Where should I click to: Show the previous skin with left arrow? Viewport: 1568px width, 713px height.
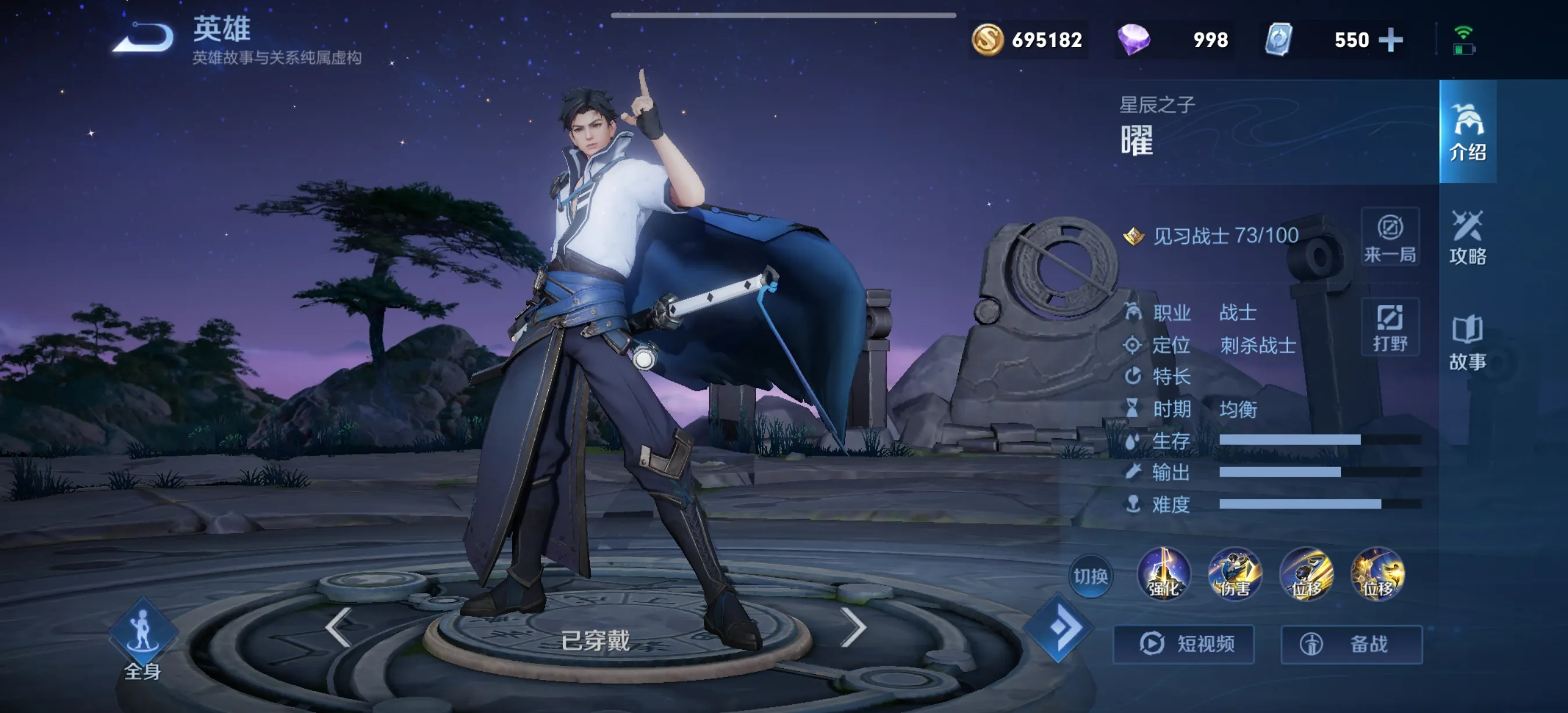tap(339, 626)
